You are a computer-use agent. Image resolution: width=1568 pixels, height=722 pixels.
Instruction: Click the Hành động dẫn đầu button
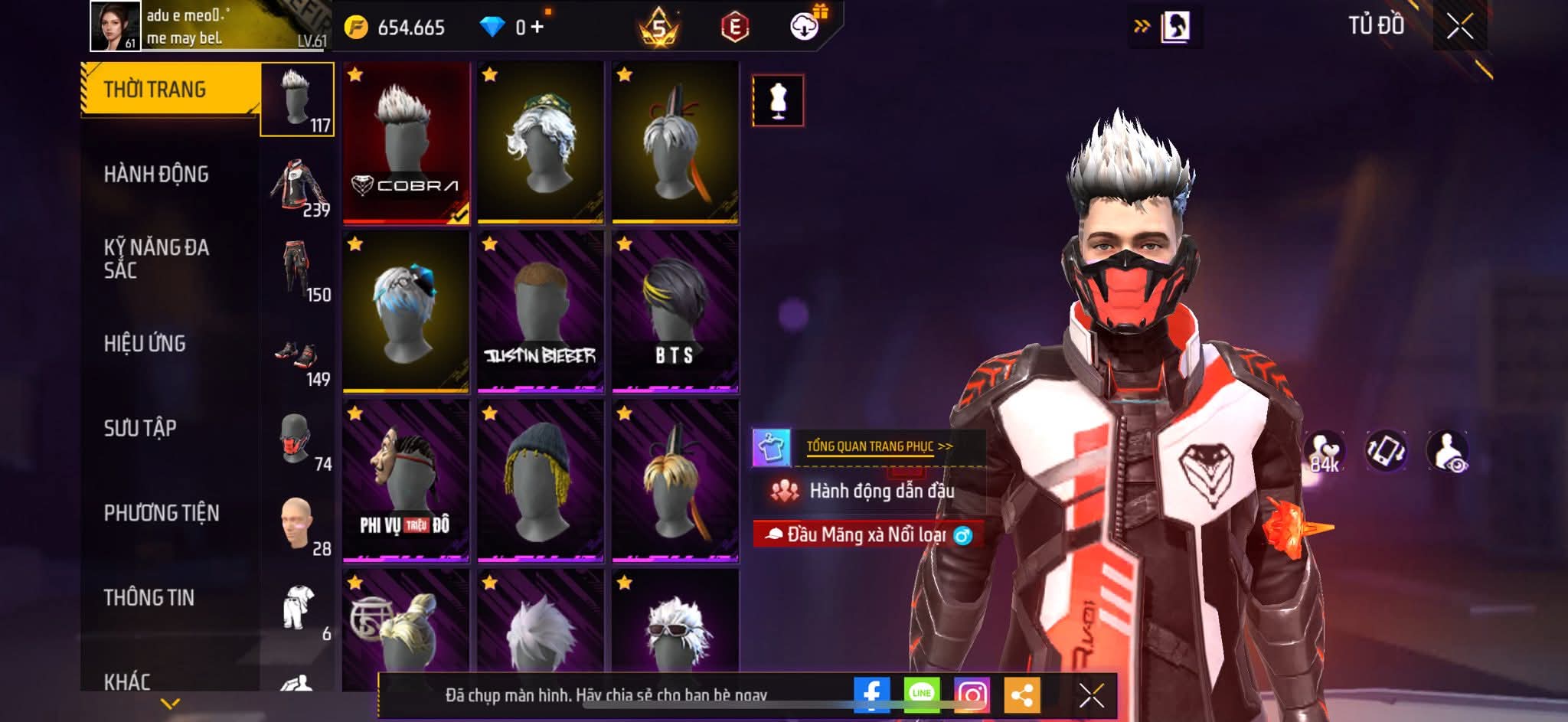tap(869, 491)
